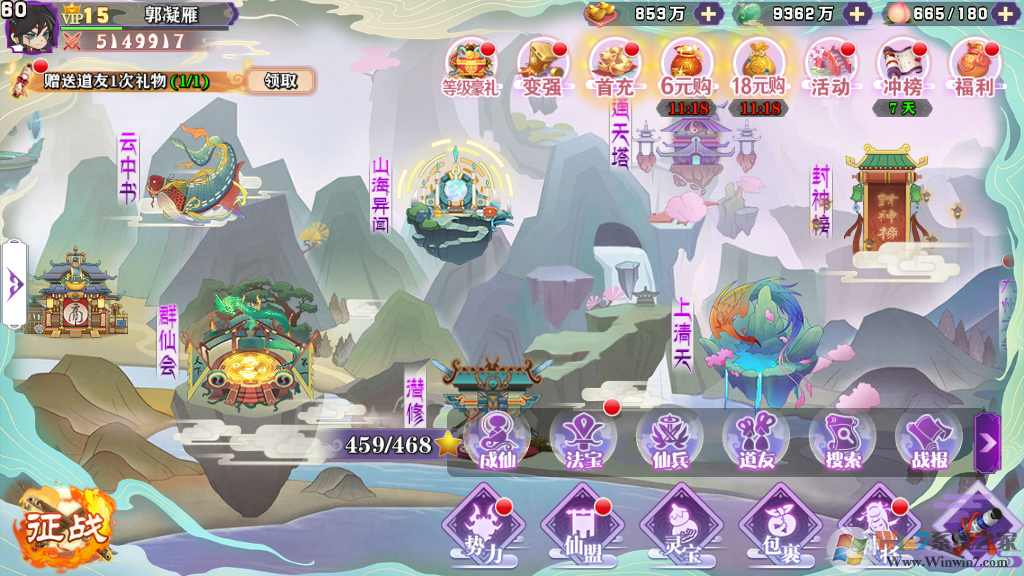Open the 活动 events icon

point(831,67)
